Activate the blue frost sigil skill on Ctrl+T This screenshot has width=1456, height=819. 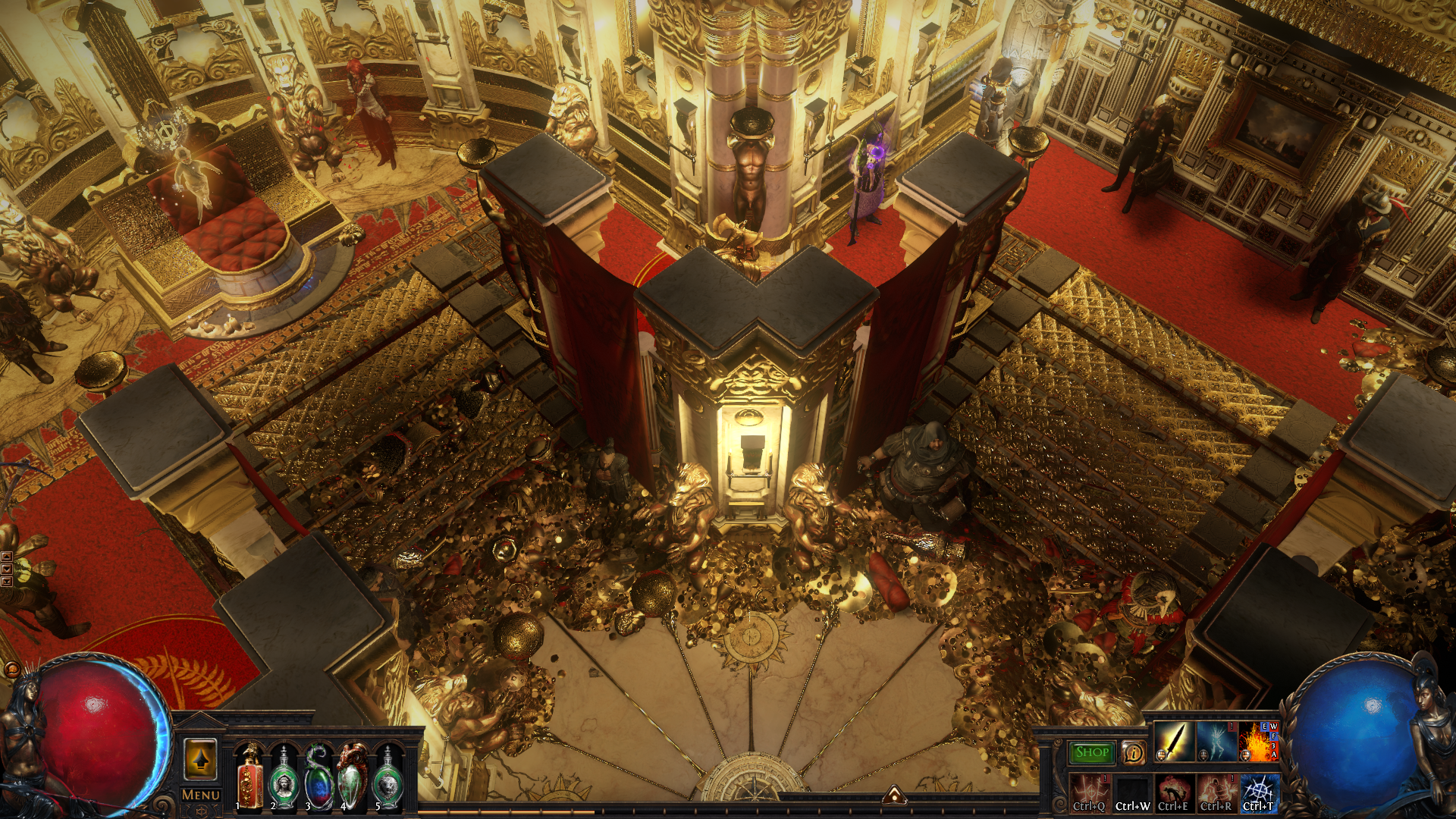[1259, 792]
